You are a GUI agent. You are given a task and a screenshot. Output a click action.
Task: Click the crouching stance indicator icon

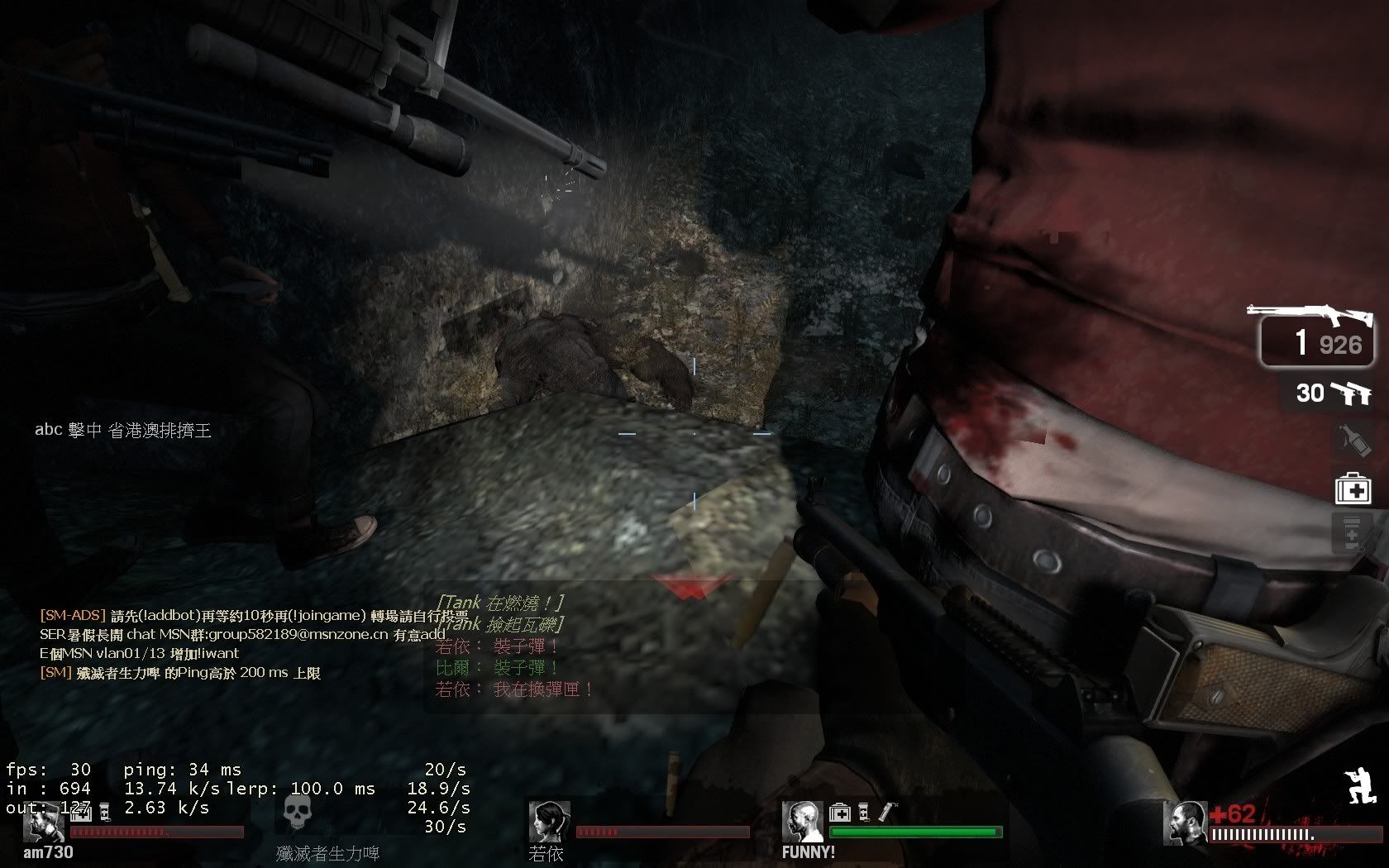pyautogui.click(x=1360, y=786)
